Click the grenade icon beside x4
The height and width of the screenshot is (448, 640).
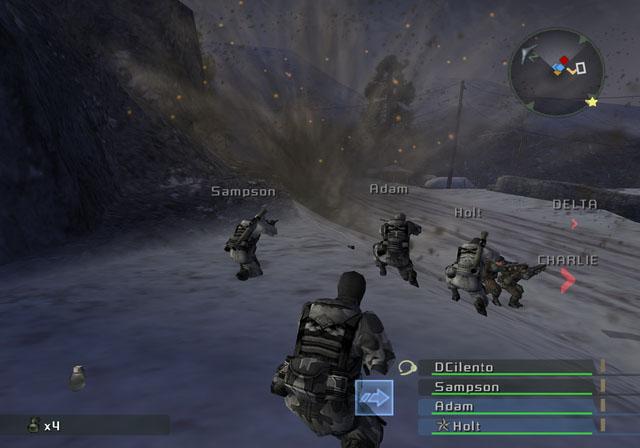tap(33, 425)
